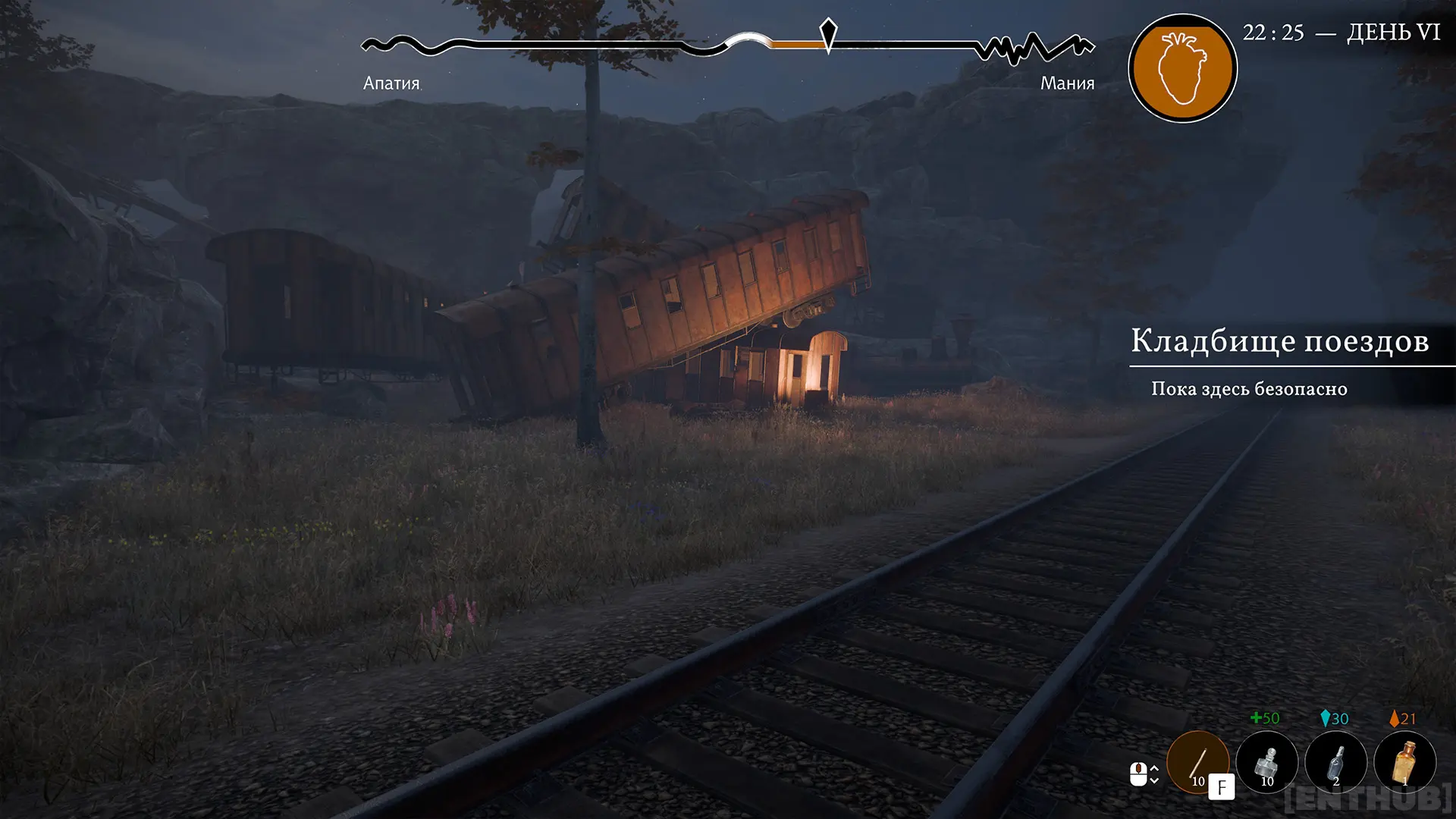Image resolution: width=1456 pixels, height=819 pixels.
Task: Click the diamond marker on the Апатия–Мания scale
Action: click(x=828, y=34)
